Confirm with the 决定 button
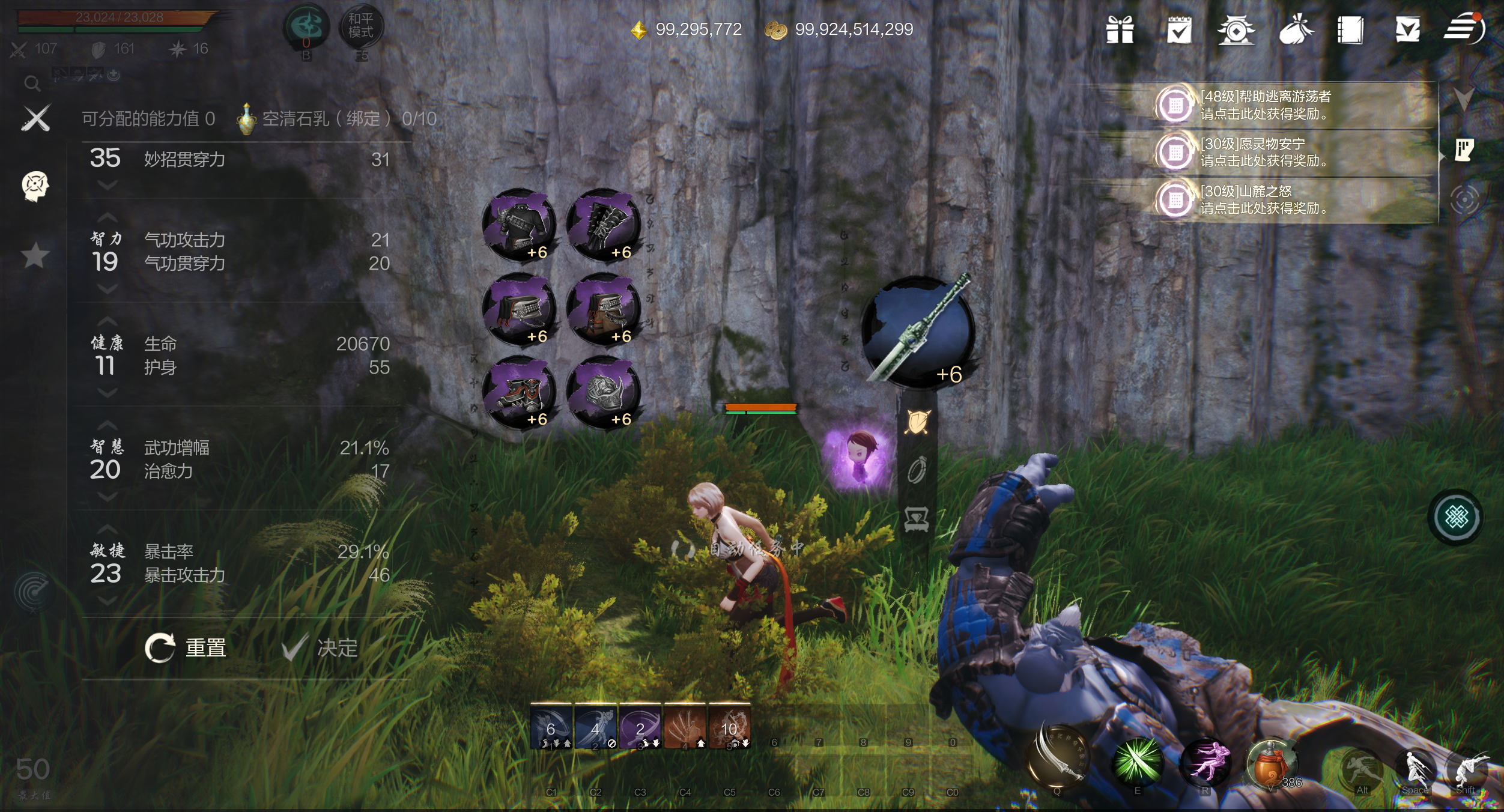This screenshot has height=812, width=1504. (321, 648)
